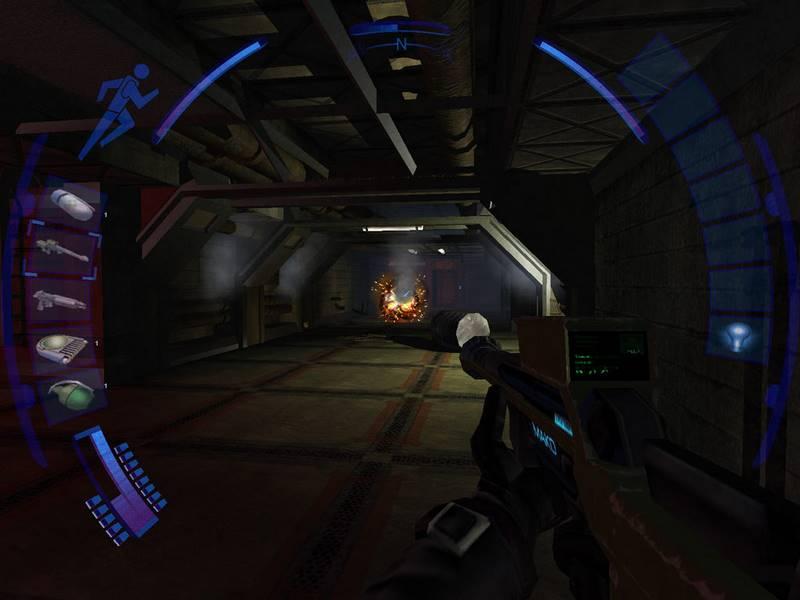Choose the sniper rifle in the belt

coord(62,250)
